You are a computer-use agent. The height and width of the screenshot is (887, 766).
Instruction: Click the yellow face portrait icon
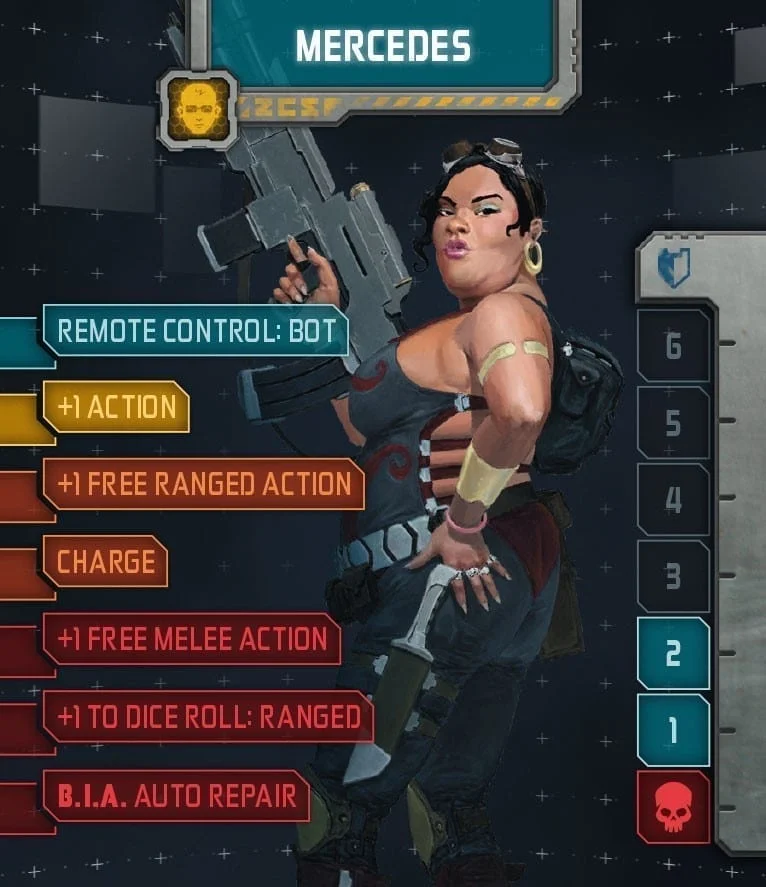click(198, 109)
